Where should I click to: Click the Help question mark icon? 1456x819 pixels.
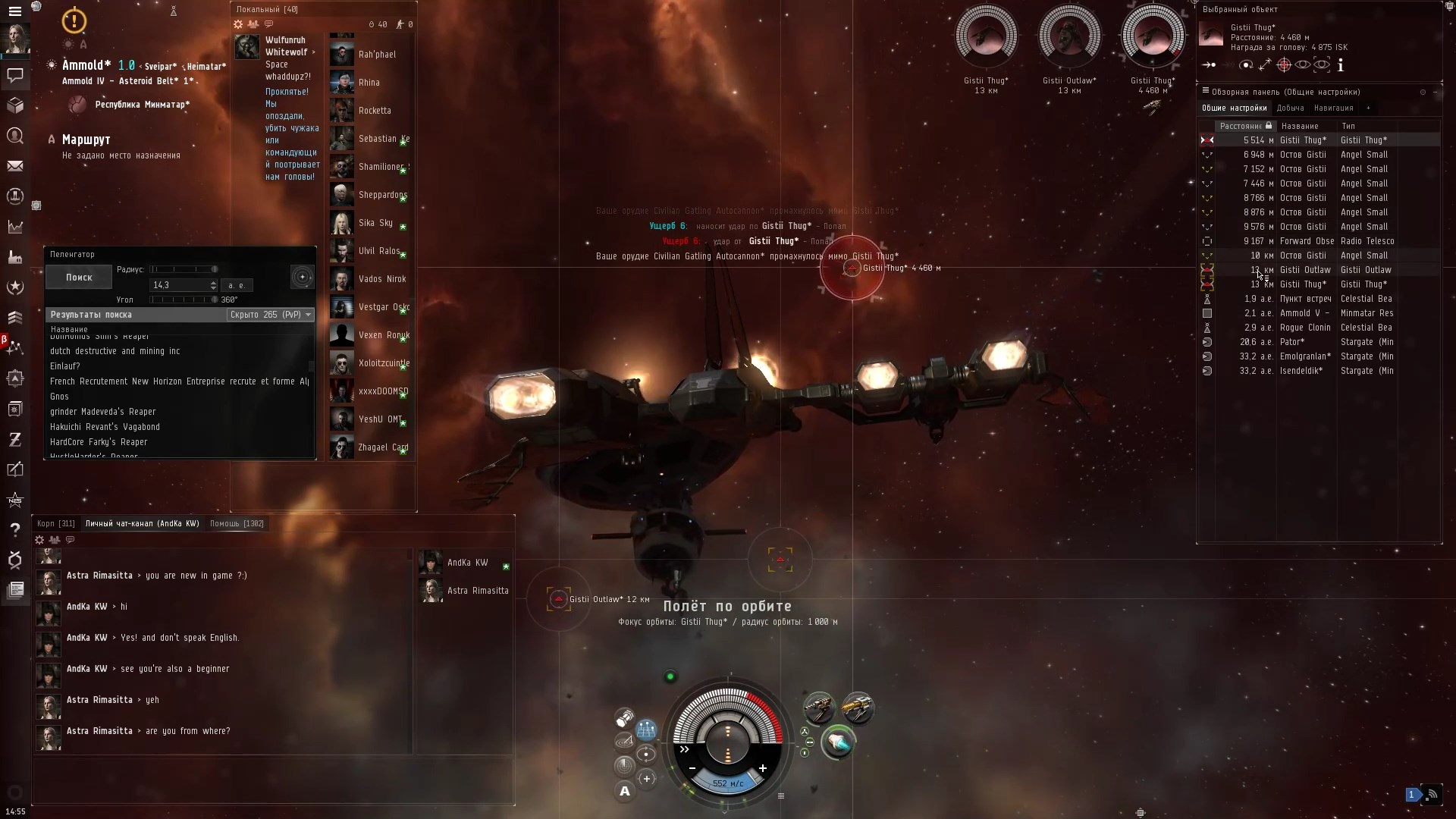(15, 530)
